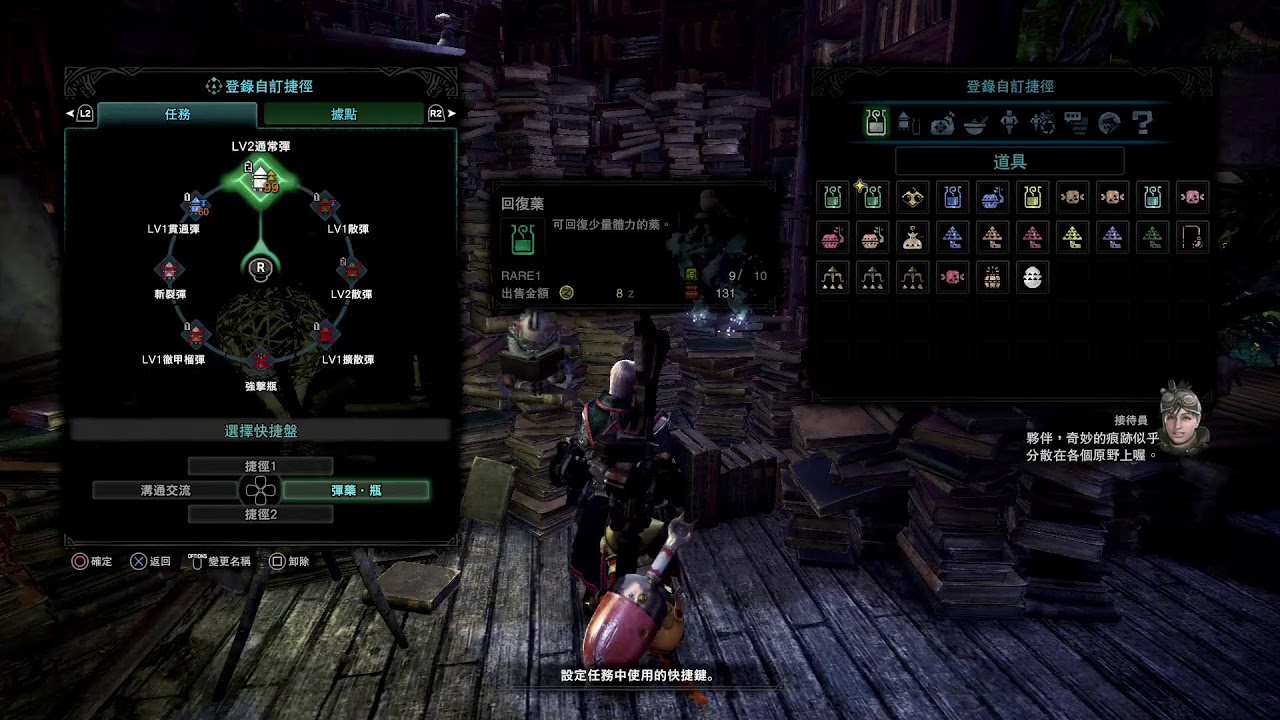Select the 溝通交流 shortcut palette
The width and height of the screenshot is (1280, 720).
click(x=165, y=490)
